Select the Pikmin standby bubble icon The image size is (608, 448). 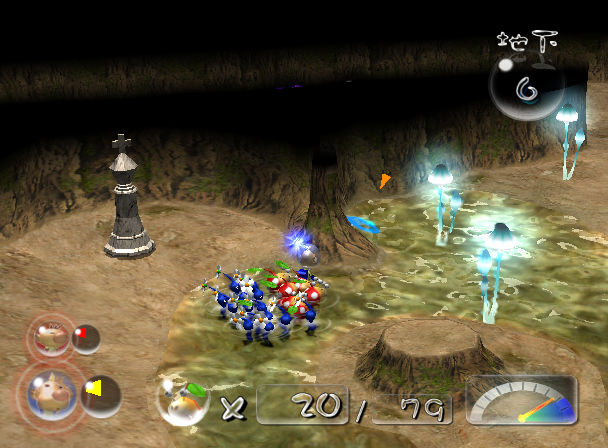[x=182, y=401]
